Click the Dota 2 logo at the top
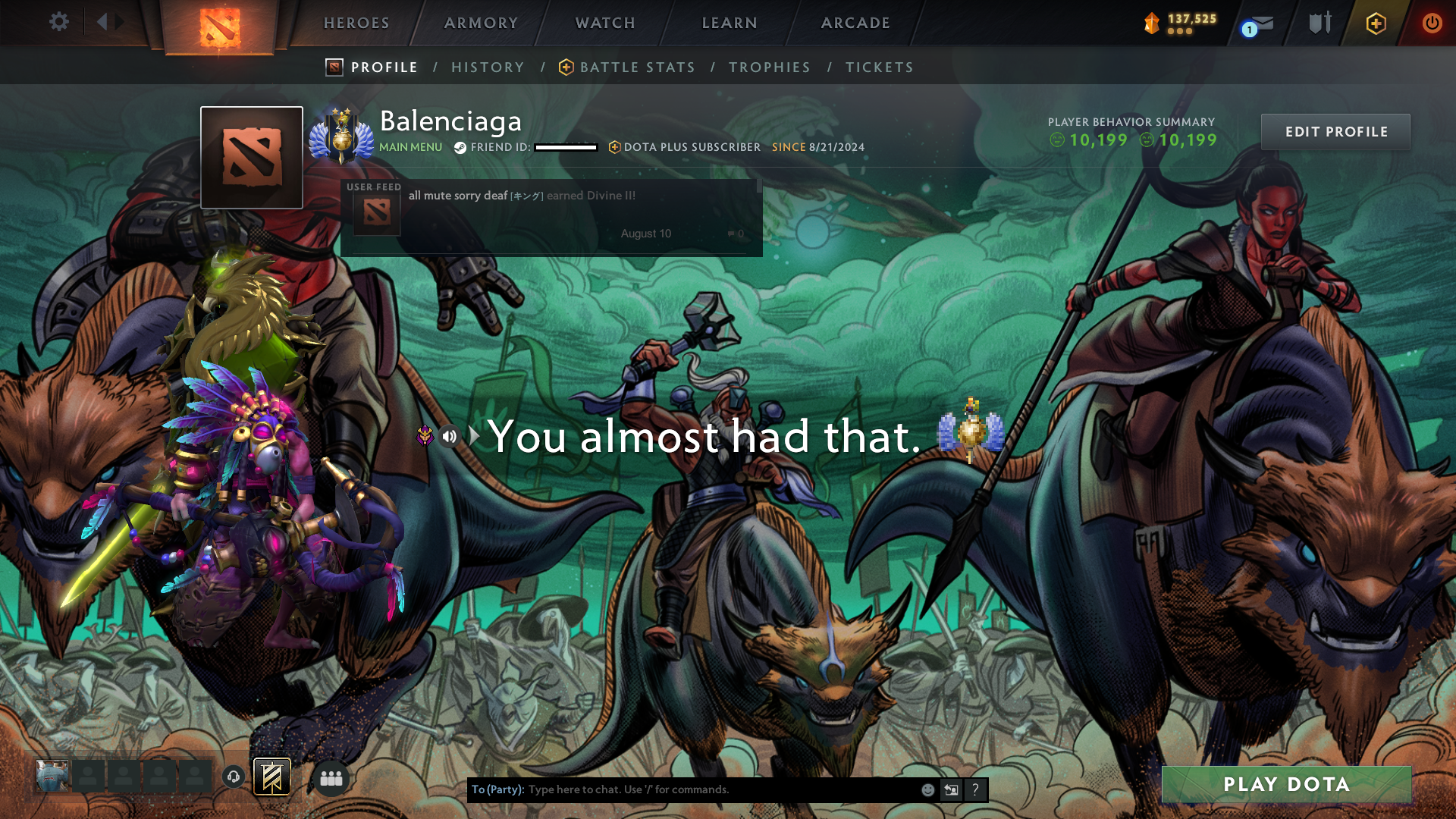Viewport: 1456px width, 819px height. click(x=218, y=23)
